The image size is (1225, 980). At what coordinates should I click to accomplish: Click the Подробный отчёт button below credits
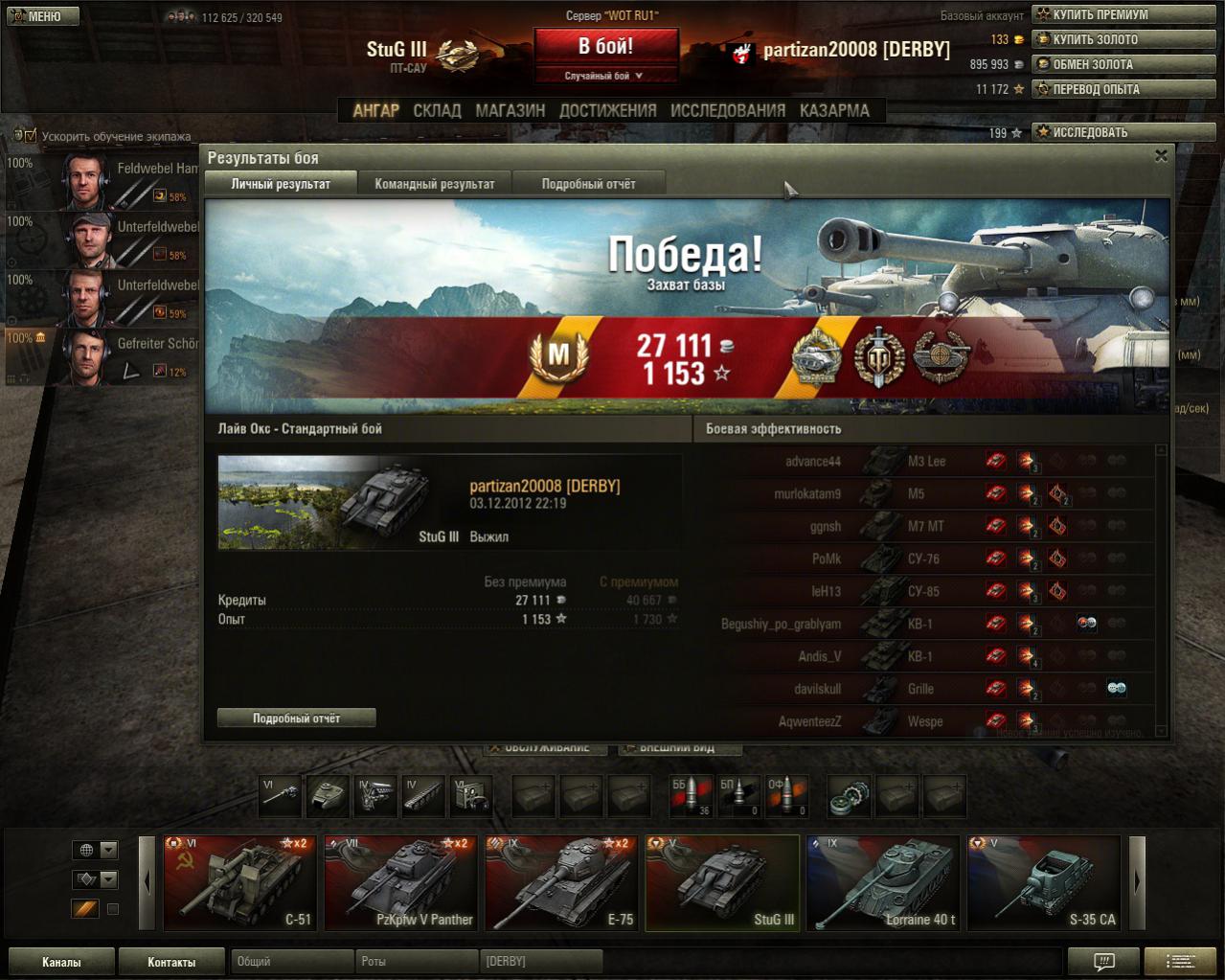point(296,718)
